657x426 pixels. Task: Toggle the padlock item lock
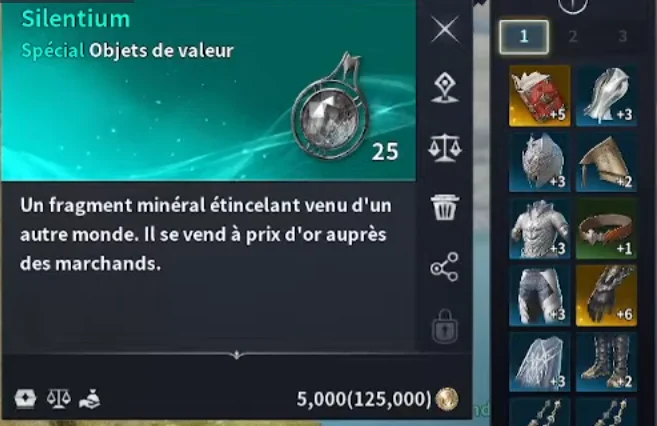pyautogui.click(x=444, y=326)
